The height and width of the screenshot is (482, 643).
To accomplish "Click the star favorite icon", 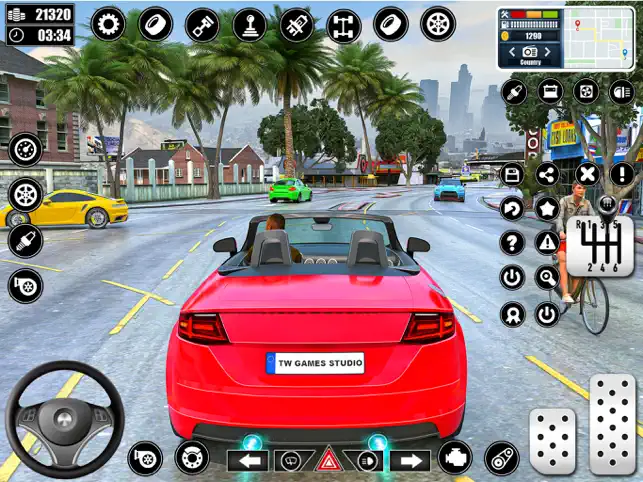I will tap(547, 209).
